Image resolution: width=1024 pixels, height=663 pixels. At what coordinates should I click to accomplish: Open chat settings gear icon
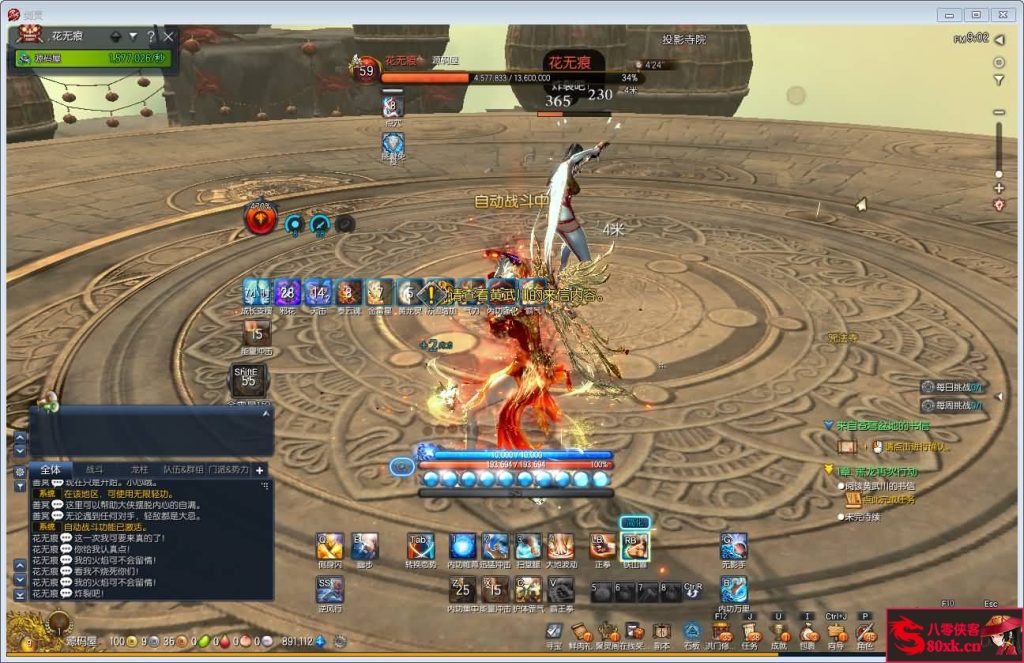pyautogui.click(x=20, y=471)
